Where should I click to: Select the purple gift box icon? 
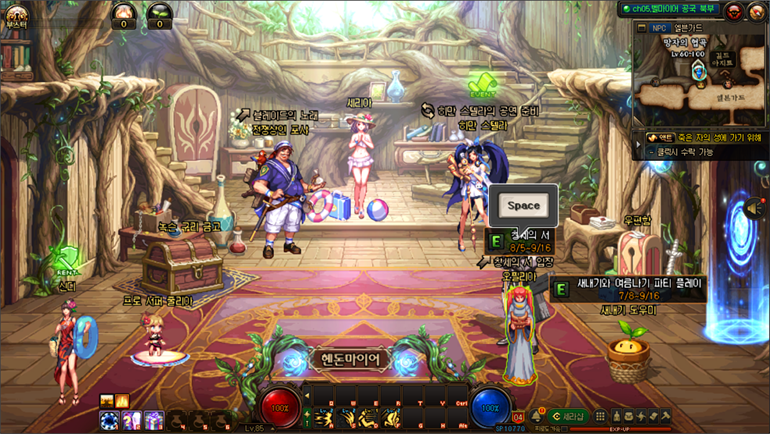(153, 420)
